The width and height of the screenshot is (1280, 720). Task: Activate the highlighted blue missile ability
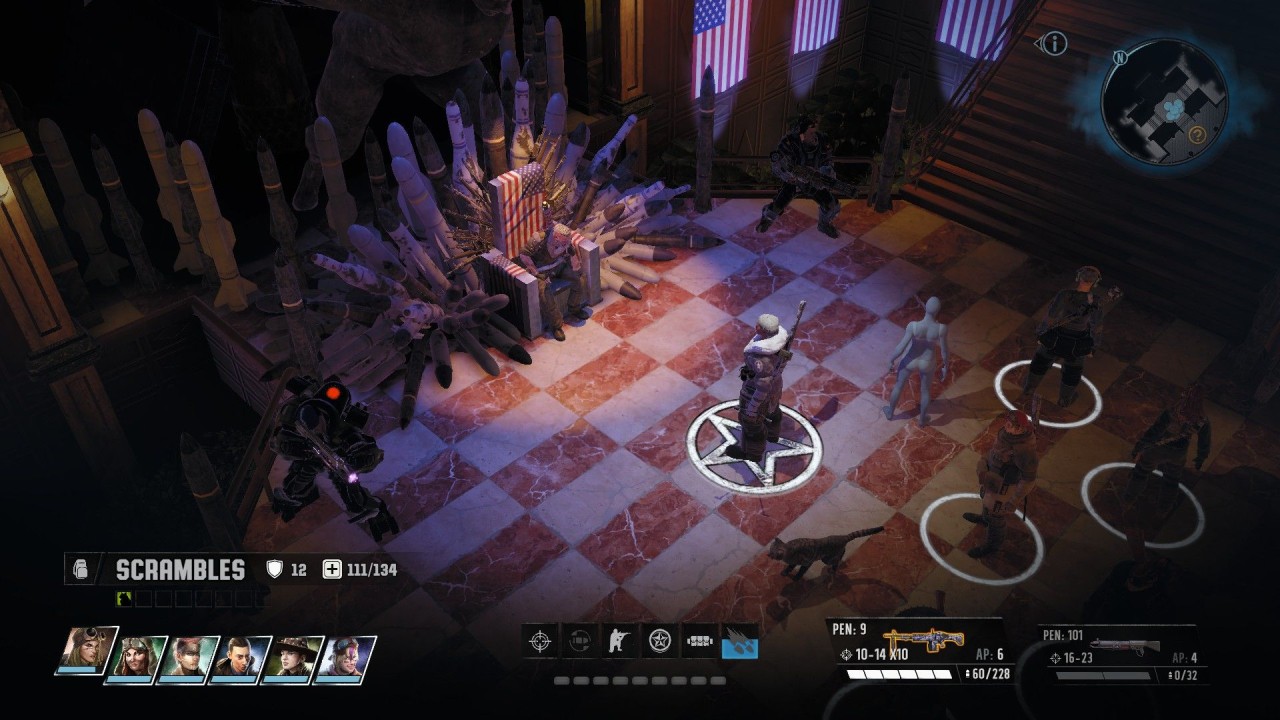[x=739, y=640]
